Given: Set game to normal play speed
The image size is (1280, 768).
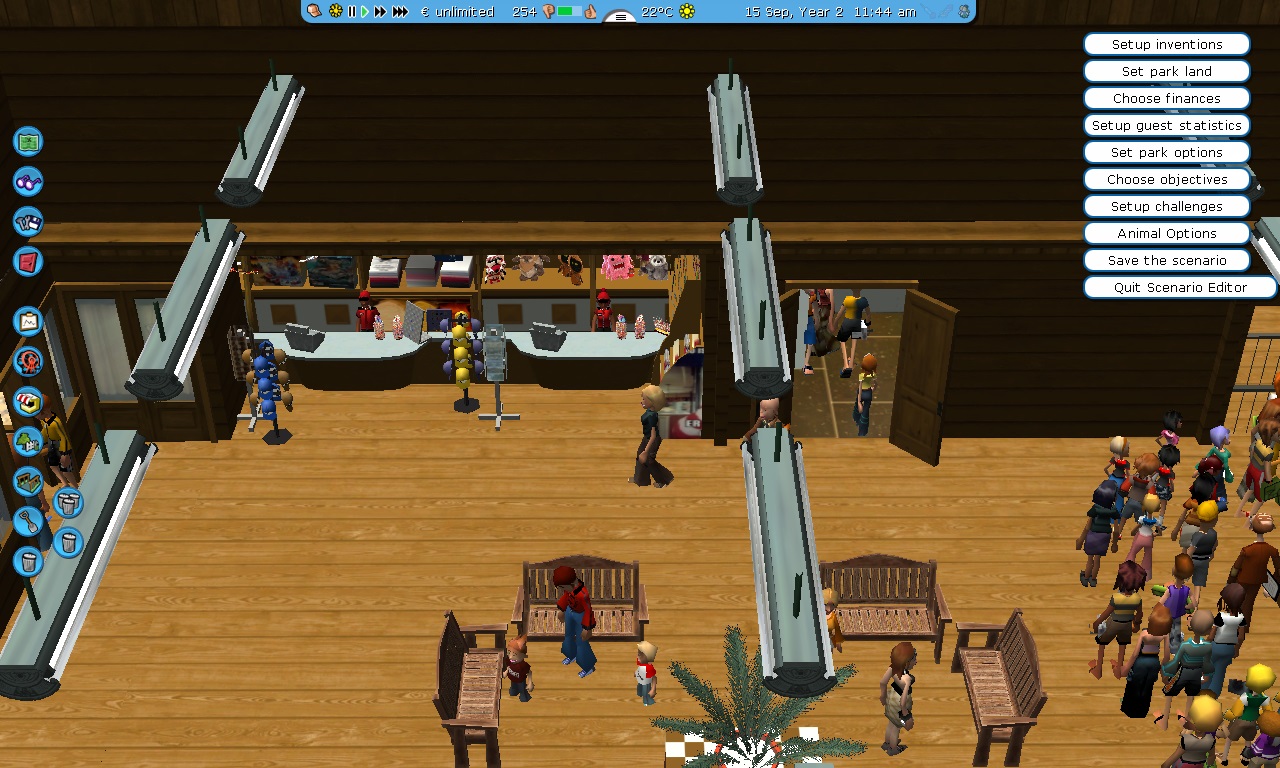Looking at the screenshot, I should (x=365, y=12).
